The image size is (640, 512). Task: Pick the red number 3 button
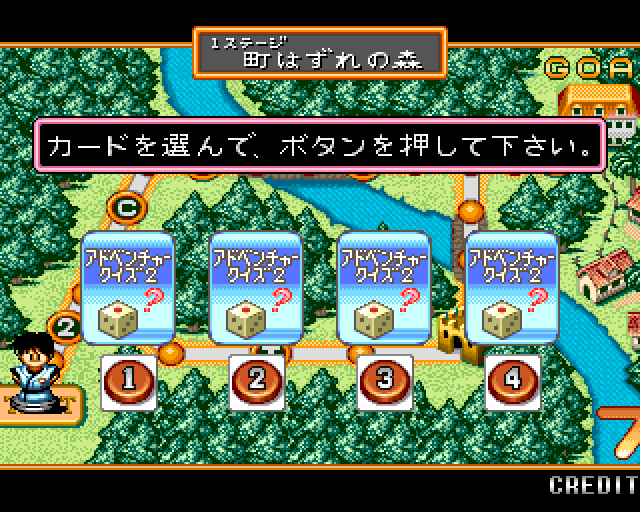pyautogui.click(x=385, y=381)
